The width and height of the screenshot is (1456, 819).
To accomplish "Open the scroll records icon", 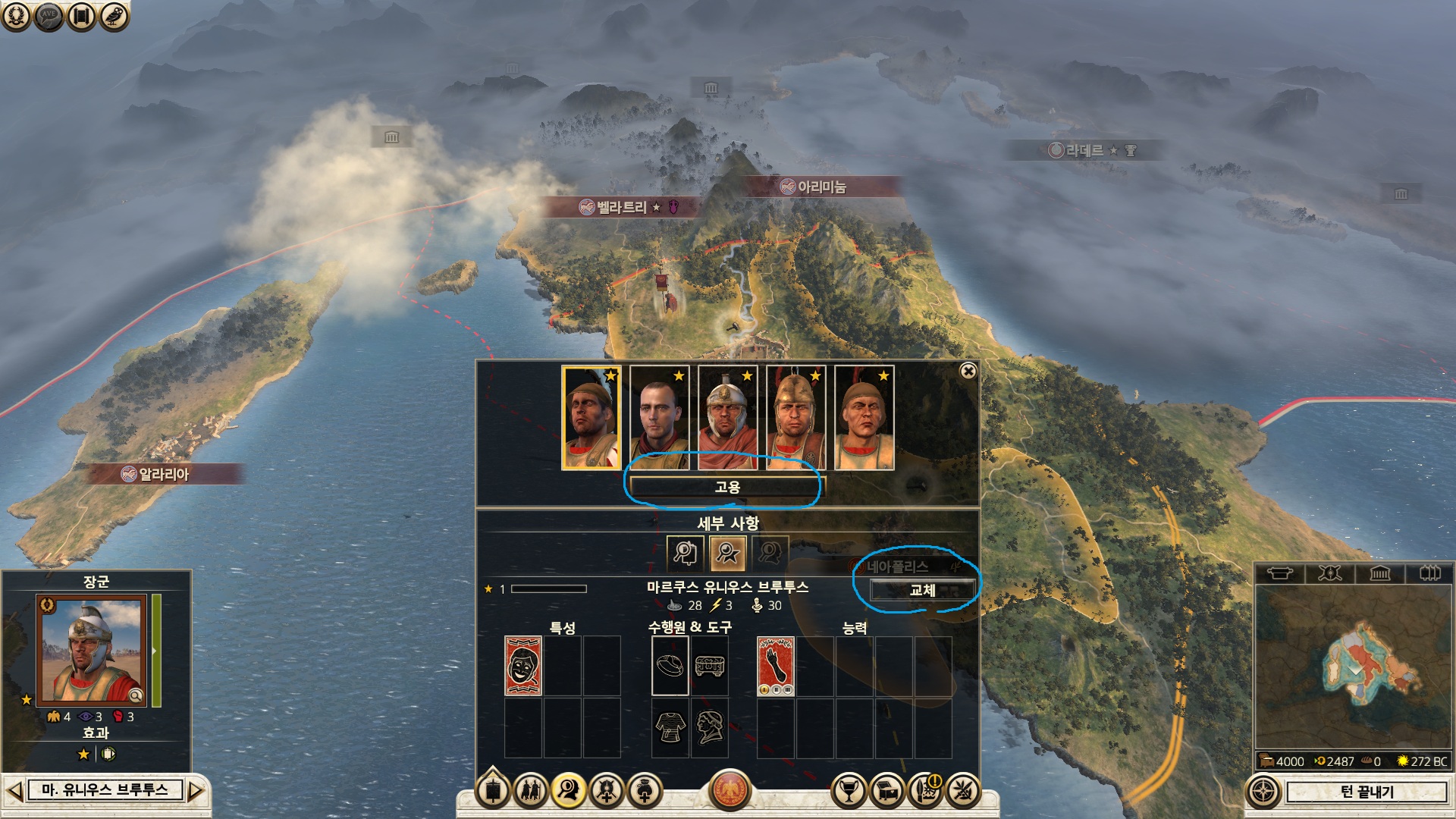I will (x=81, y=15).
